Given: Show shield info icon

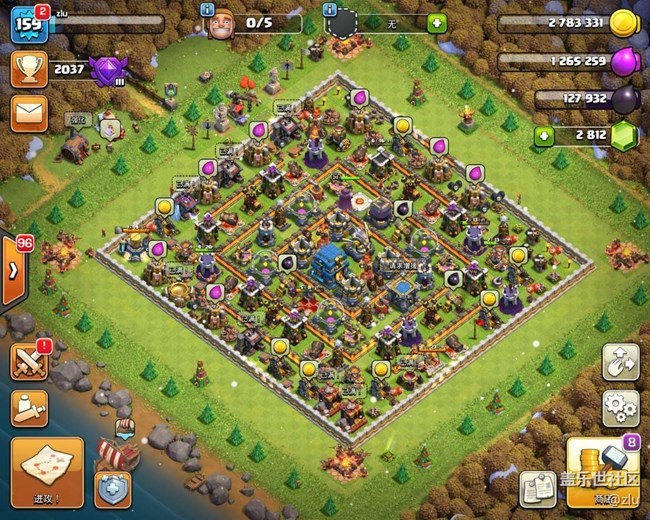Looking at the screenshot, I should (331, 9).
